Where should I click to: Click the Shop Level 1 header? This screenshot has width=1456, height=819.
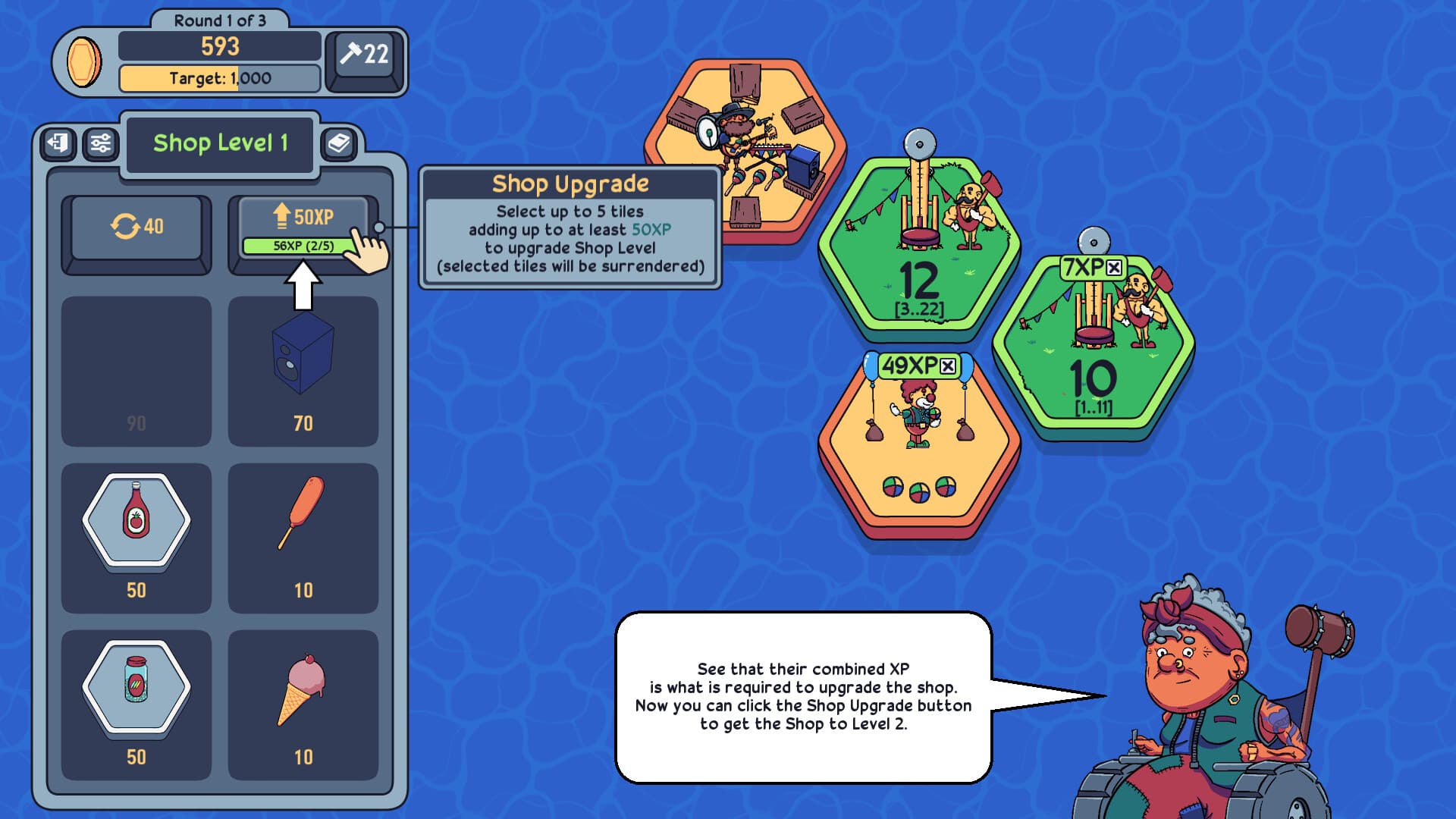click(x=221, y=143)
